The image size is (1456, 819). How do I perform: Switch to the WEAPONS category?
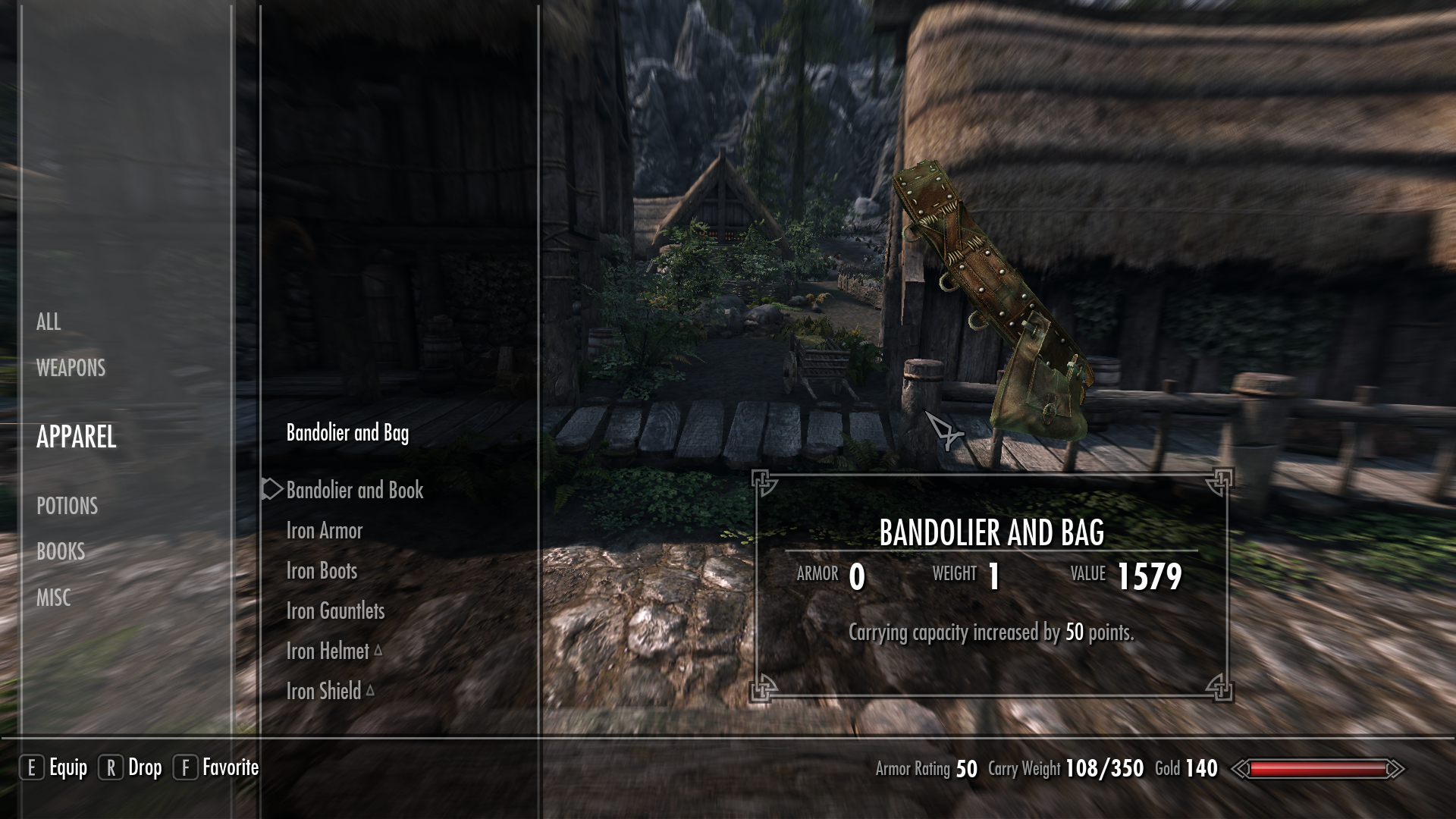click(x=70, y=369)
